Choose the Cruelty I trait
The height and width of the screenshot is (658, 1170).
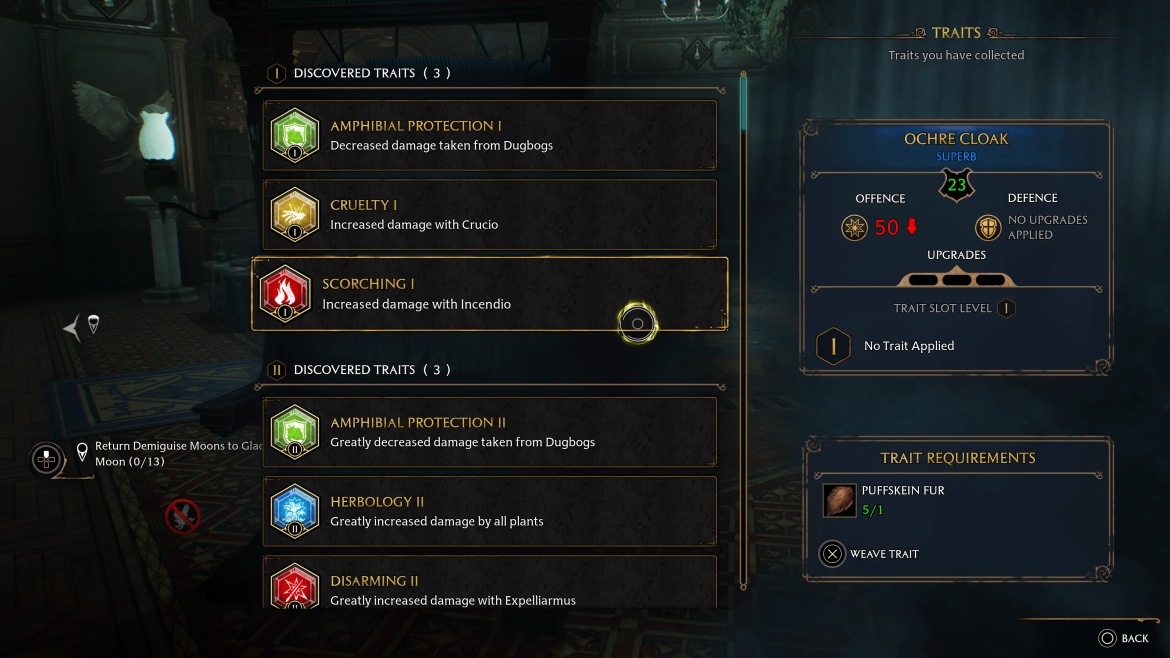489,214
